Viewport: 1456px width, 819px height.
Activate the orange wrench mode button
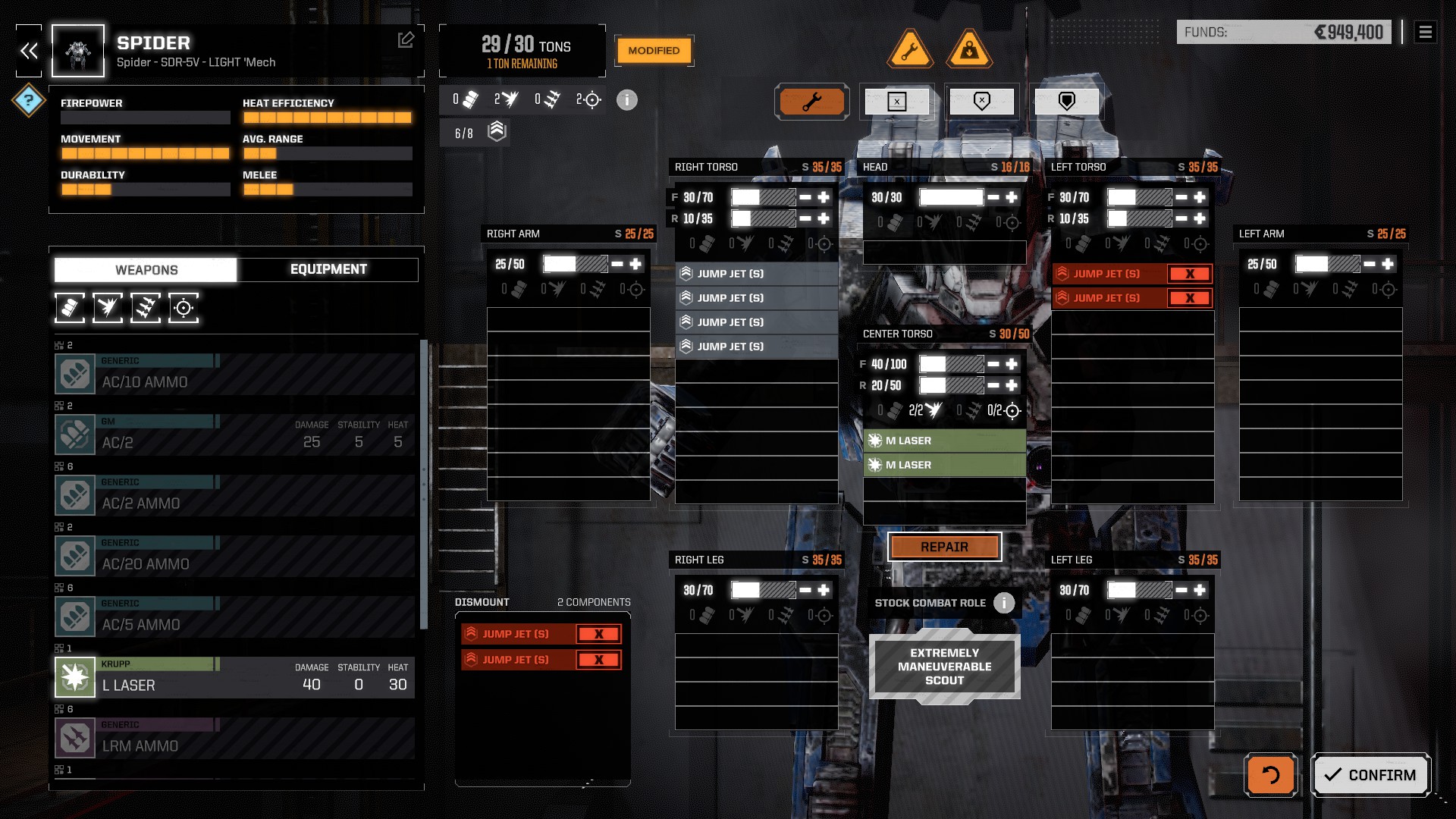[811, 102]
